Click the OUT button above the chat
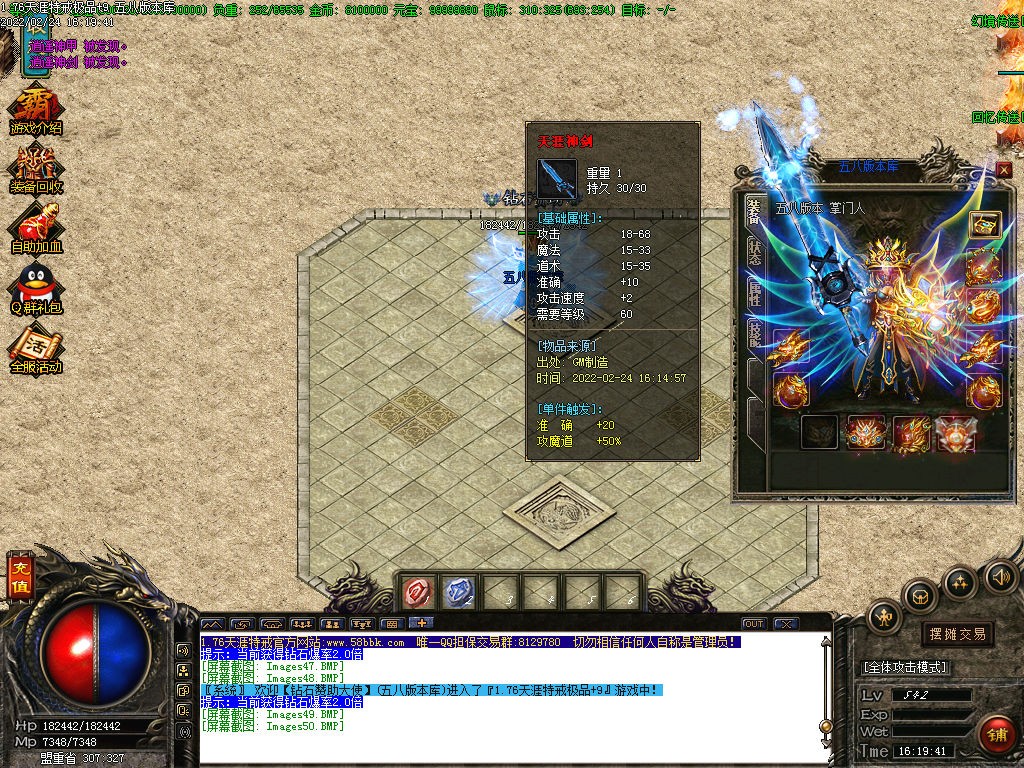The height and width of the screenshot is (768, 1024). 754,623
